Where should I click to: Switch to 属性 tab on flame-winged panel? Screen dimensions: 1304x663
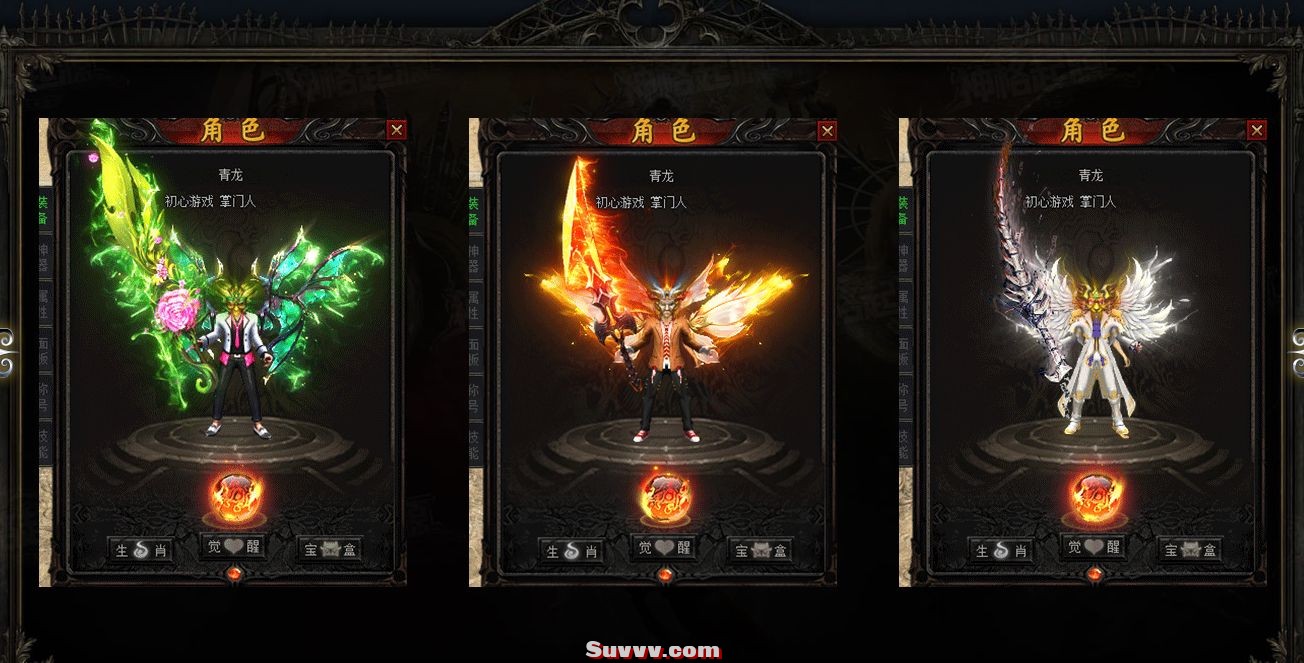pyautogui.click(x=475, y=303)
